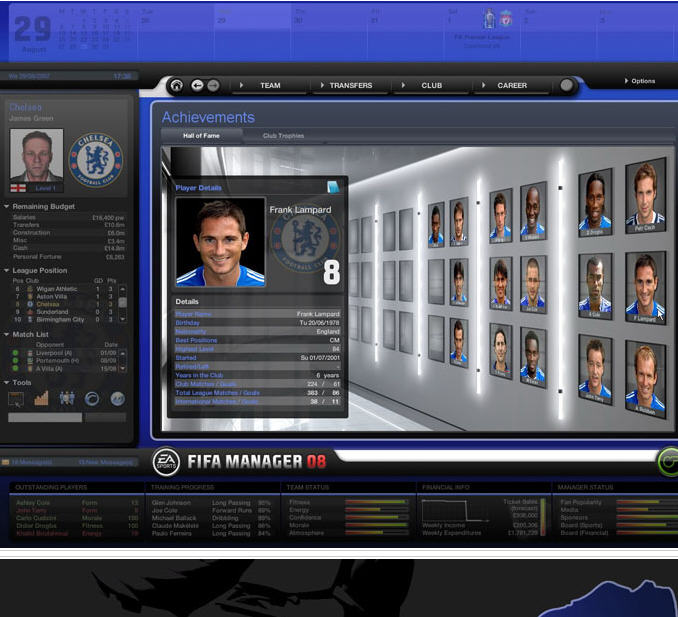
Task: Click the Chelsea club crest in sidebar
Action: [96, 159]
